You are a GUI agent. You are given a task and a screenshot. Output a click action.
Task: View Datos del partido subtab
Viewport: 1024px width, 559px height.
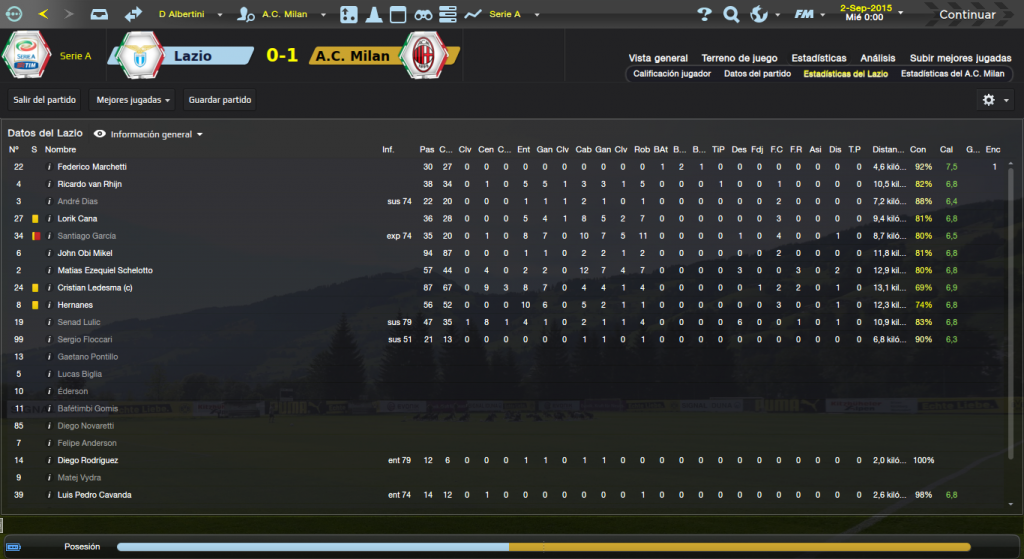tap(757, 74)
